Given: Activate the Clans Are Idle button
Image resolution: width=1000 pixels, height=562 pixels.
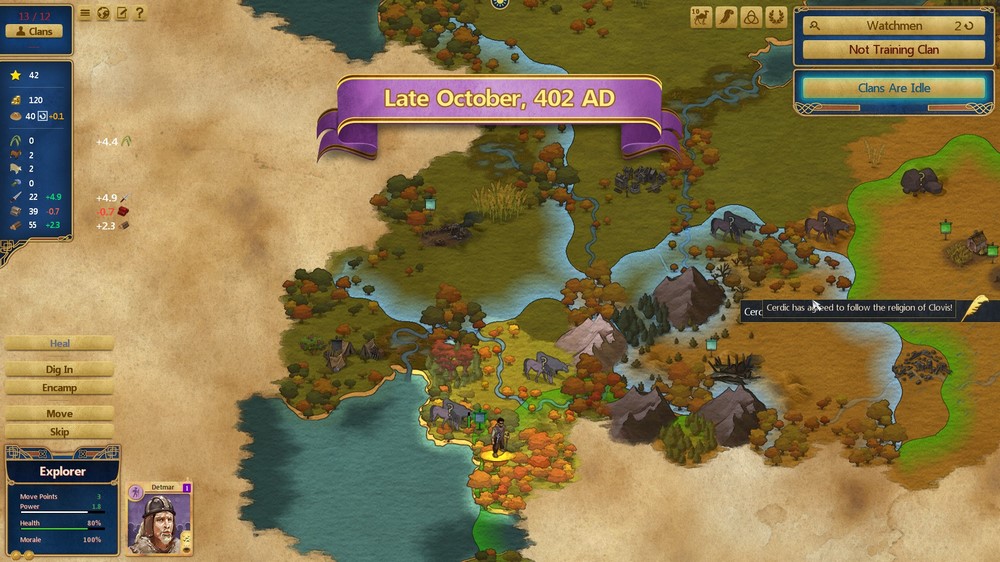Looking at the screenshot, I should coord(893,88).
